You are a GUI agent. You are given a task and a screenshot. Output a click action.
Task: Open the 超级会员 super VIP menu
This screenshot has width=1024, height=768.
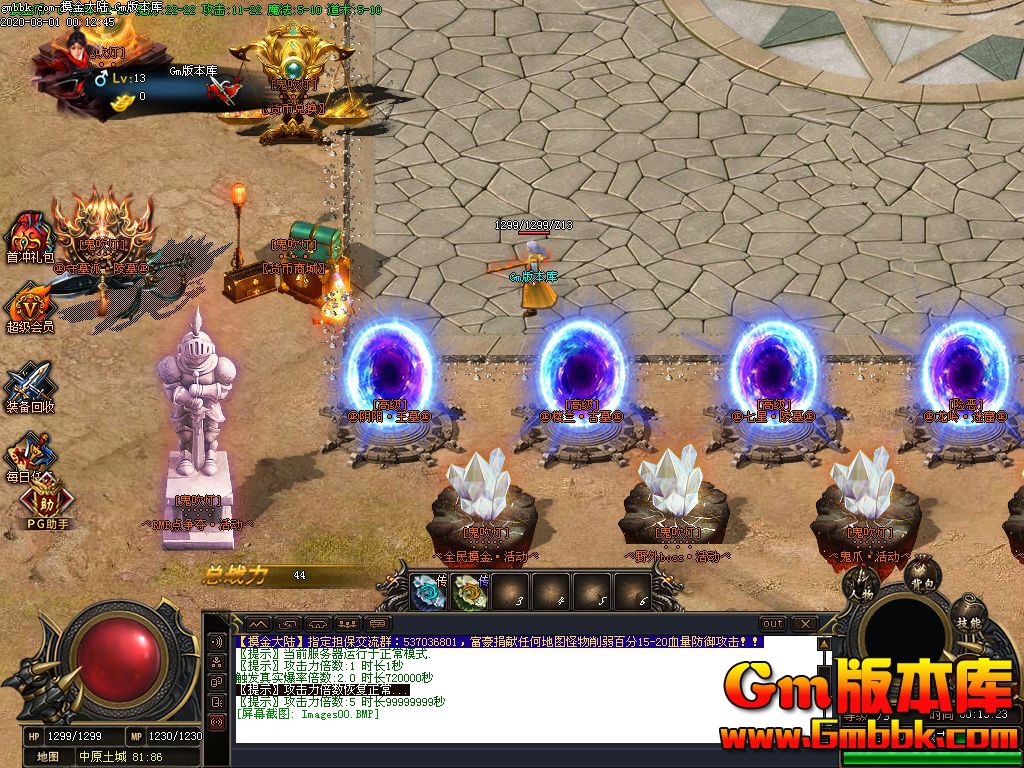tap(30, 303)
